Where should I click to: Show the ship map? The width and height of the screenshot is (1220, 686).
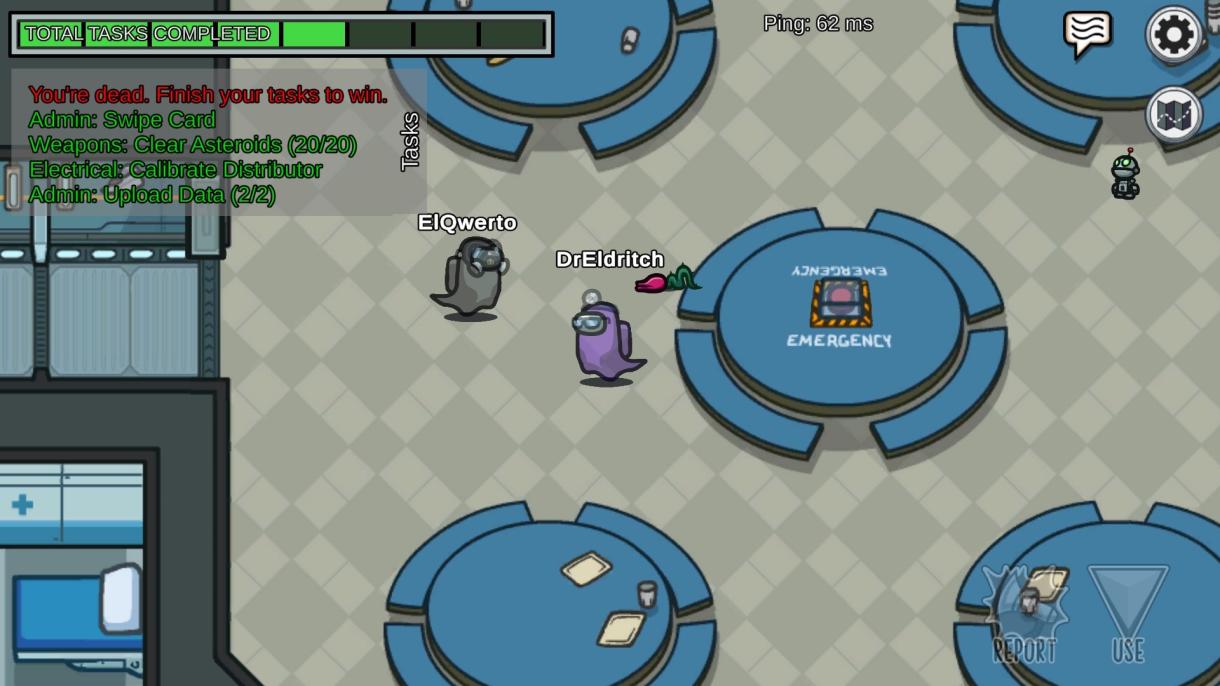(x=1174, y=115)
